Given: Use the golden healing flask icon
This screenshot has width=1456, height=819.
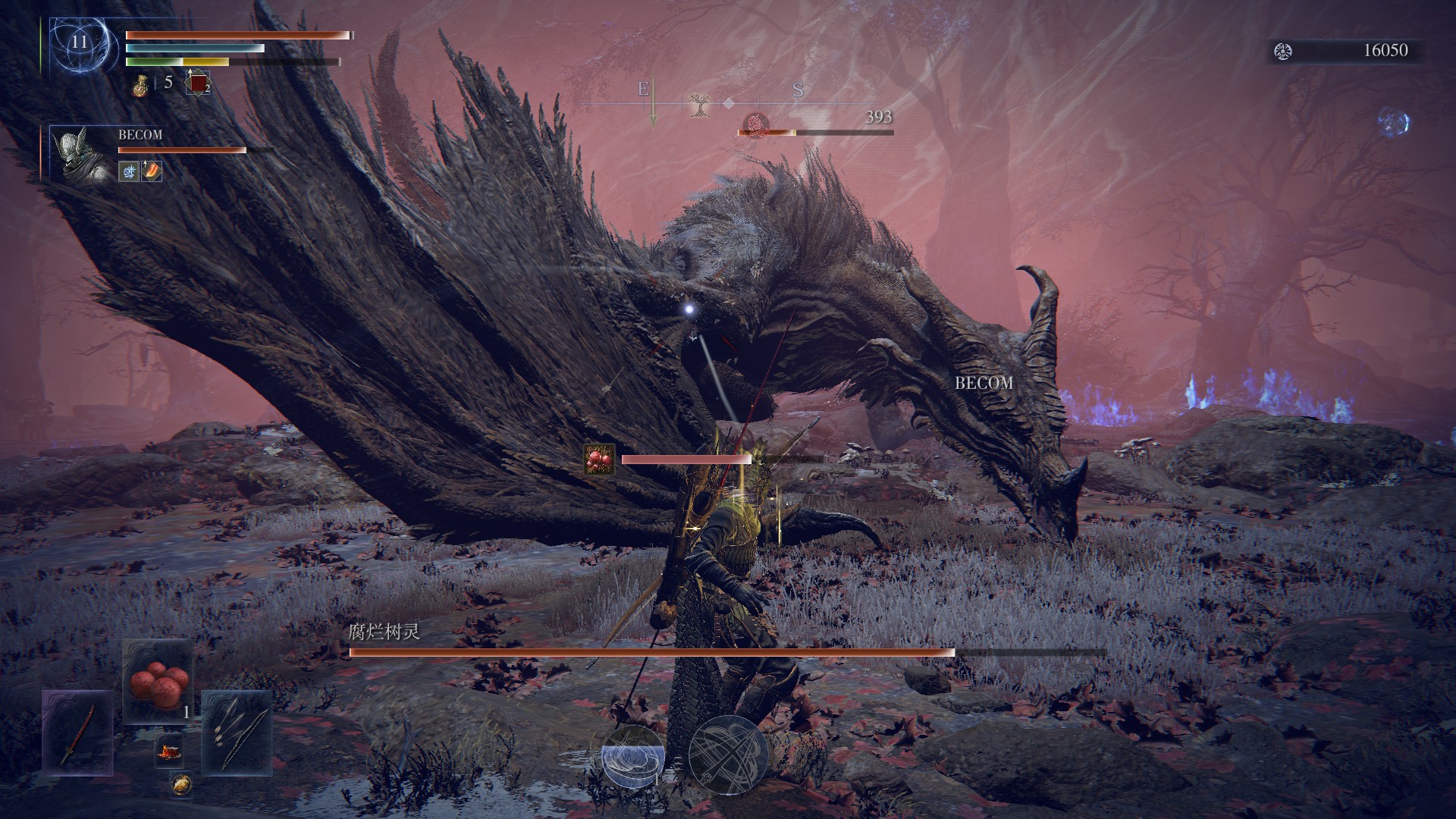Looking at the screenshot, I should click(141, 83).
